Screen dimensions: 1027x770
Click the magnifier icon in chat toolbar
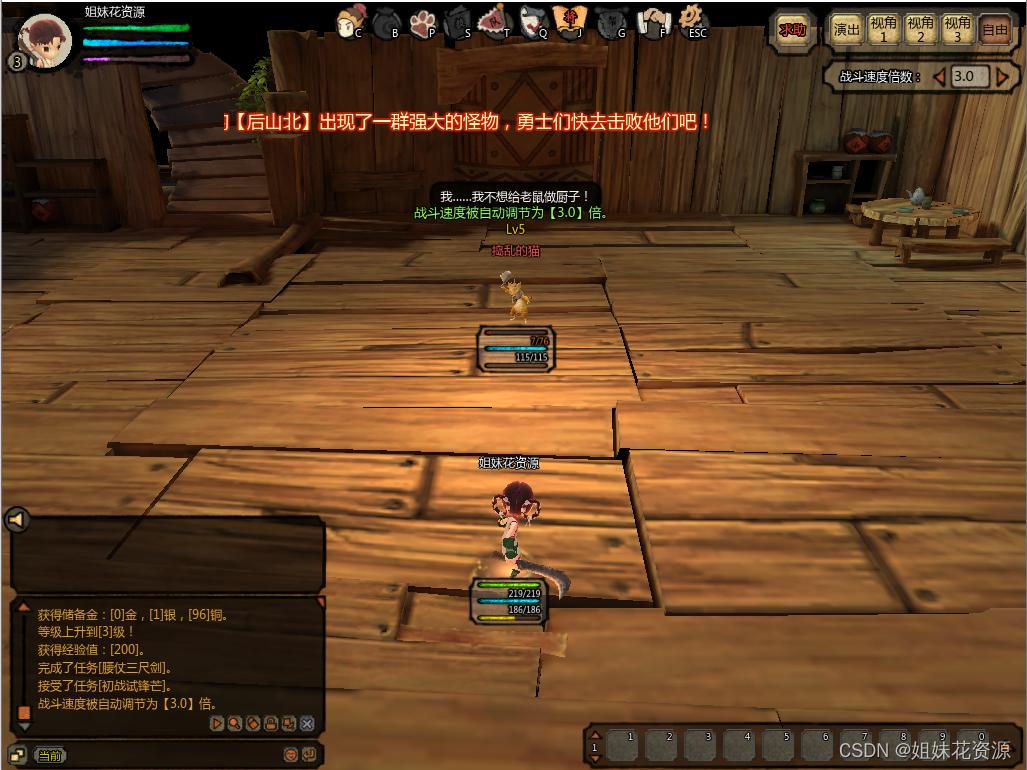234,723
